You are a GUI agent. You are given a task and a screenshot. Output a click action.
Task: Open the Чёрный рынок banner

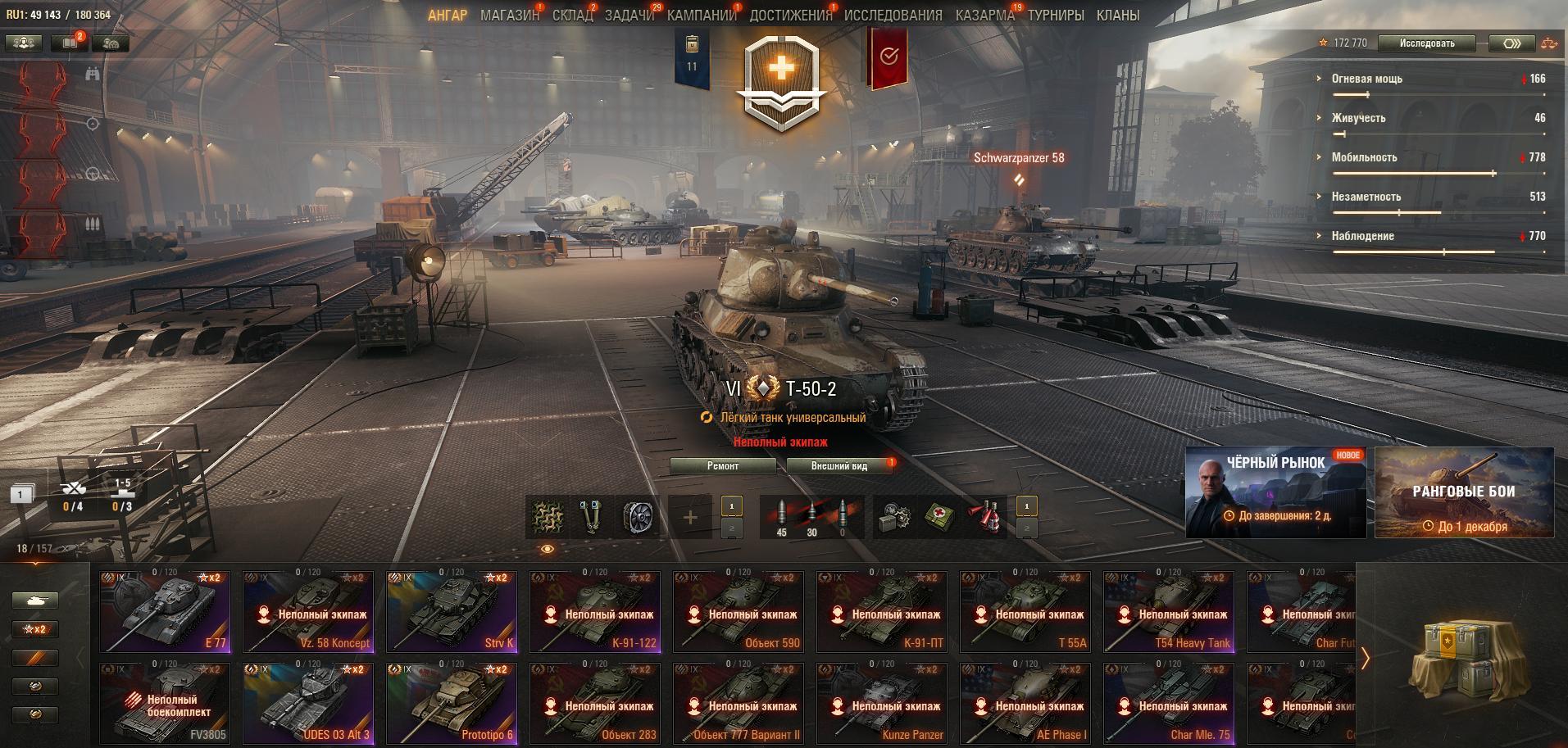1275,492
